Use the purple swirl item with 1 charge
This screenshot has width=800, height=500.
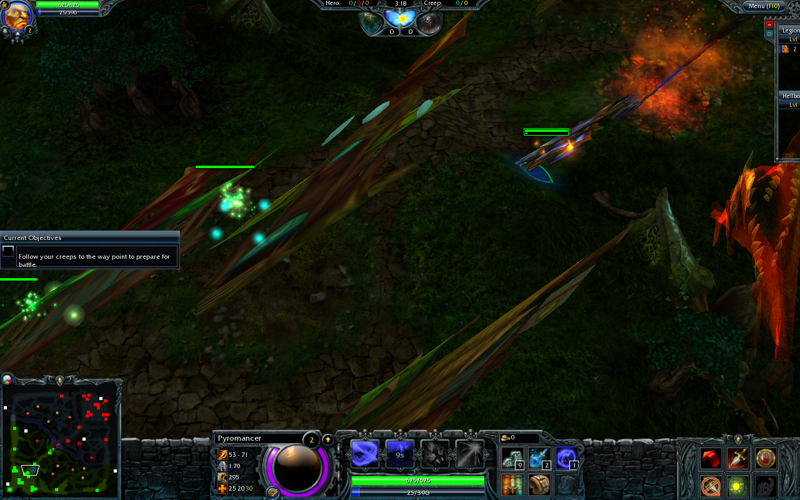[567, 459]
